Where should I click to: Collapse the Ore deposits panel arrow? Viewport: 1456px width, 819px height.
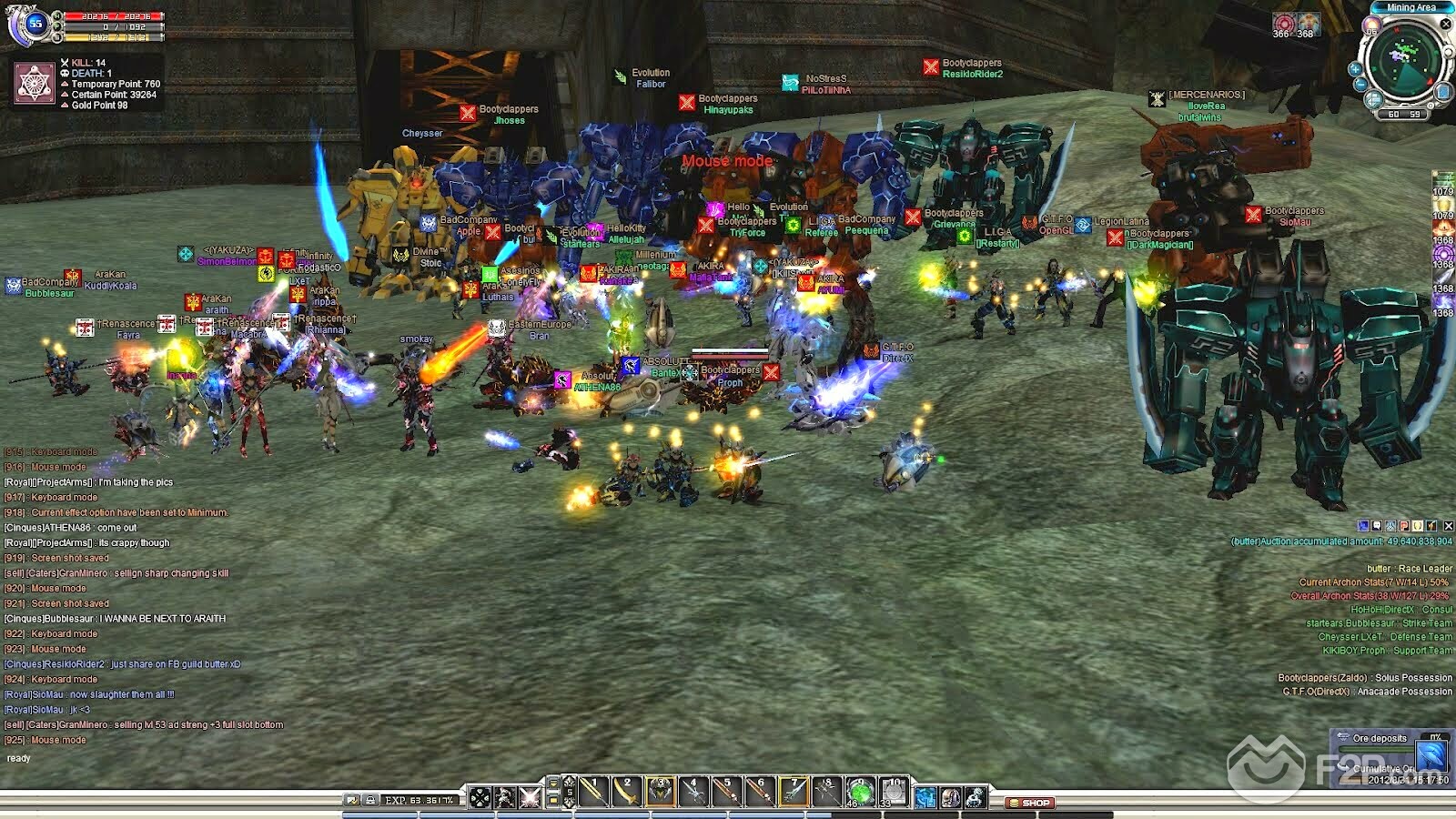pos(1343,735)
